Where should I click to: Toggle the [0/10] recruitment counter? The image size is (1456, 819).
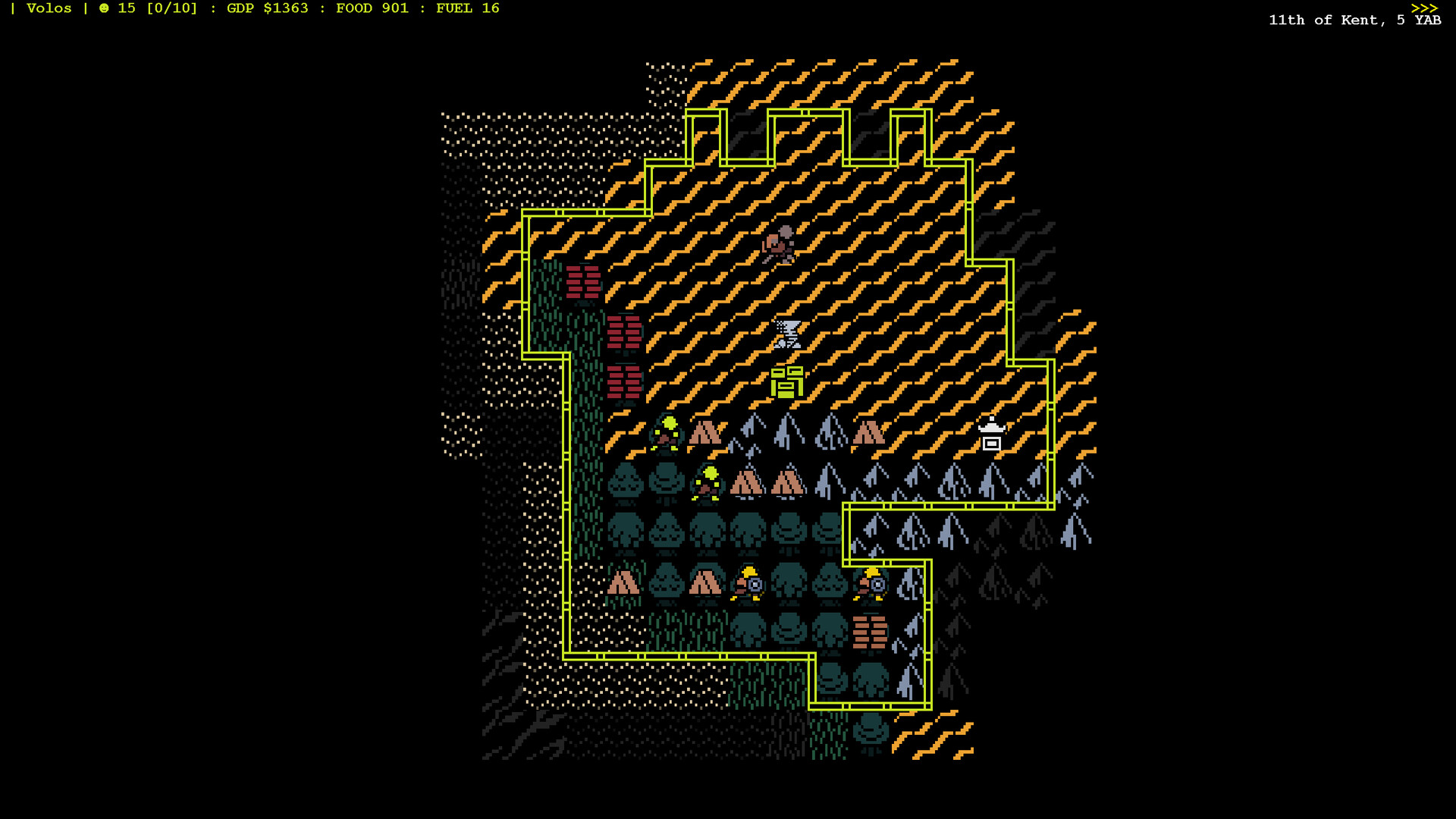pyautogui.click(x=168, y=8)
